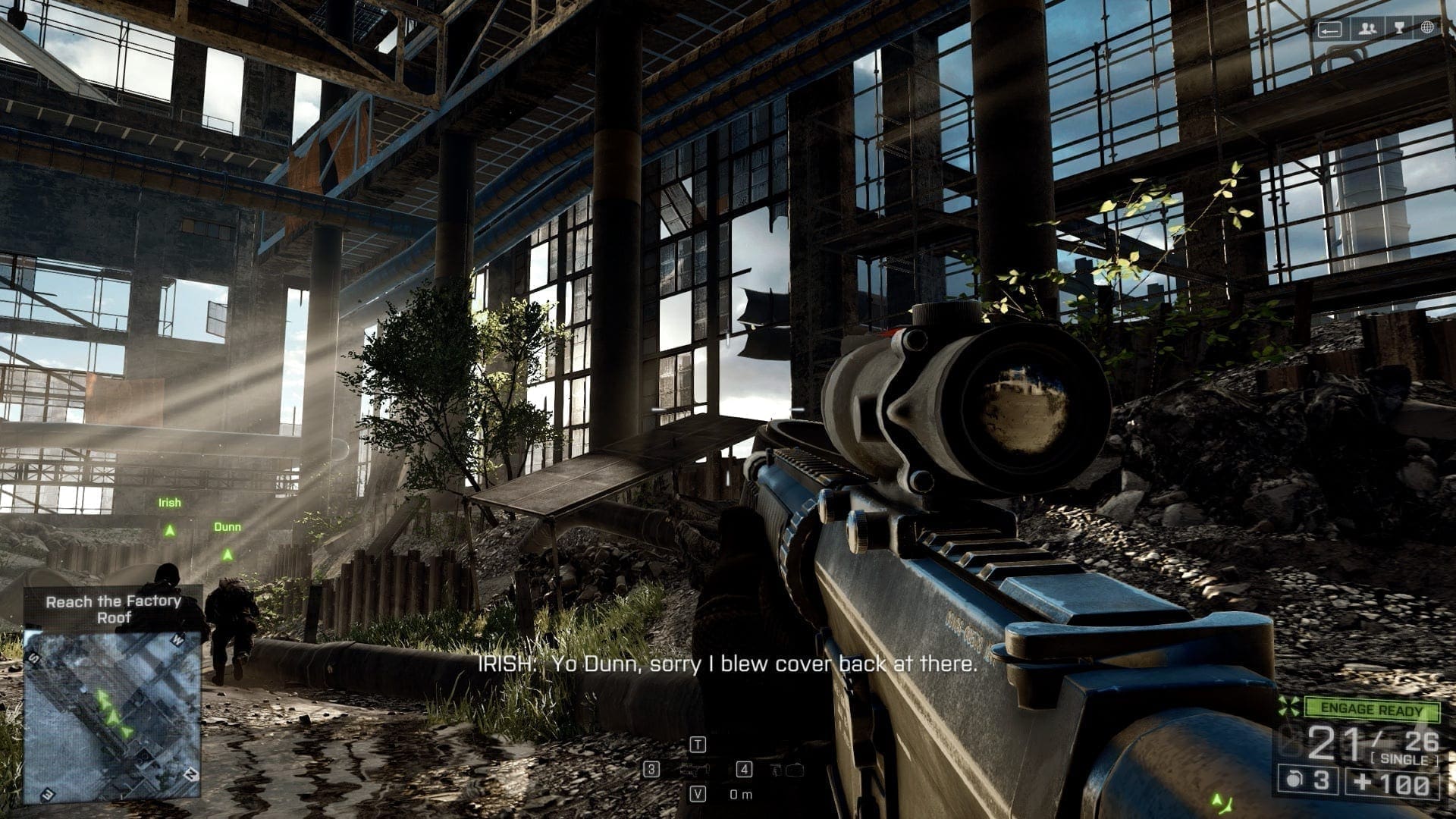Click the Dunn squadmate marker
The height and width of the screenshot is (819, 1456).
[x=227, y=555]
